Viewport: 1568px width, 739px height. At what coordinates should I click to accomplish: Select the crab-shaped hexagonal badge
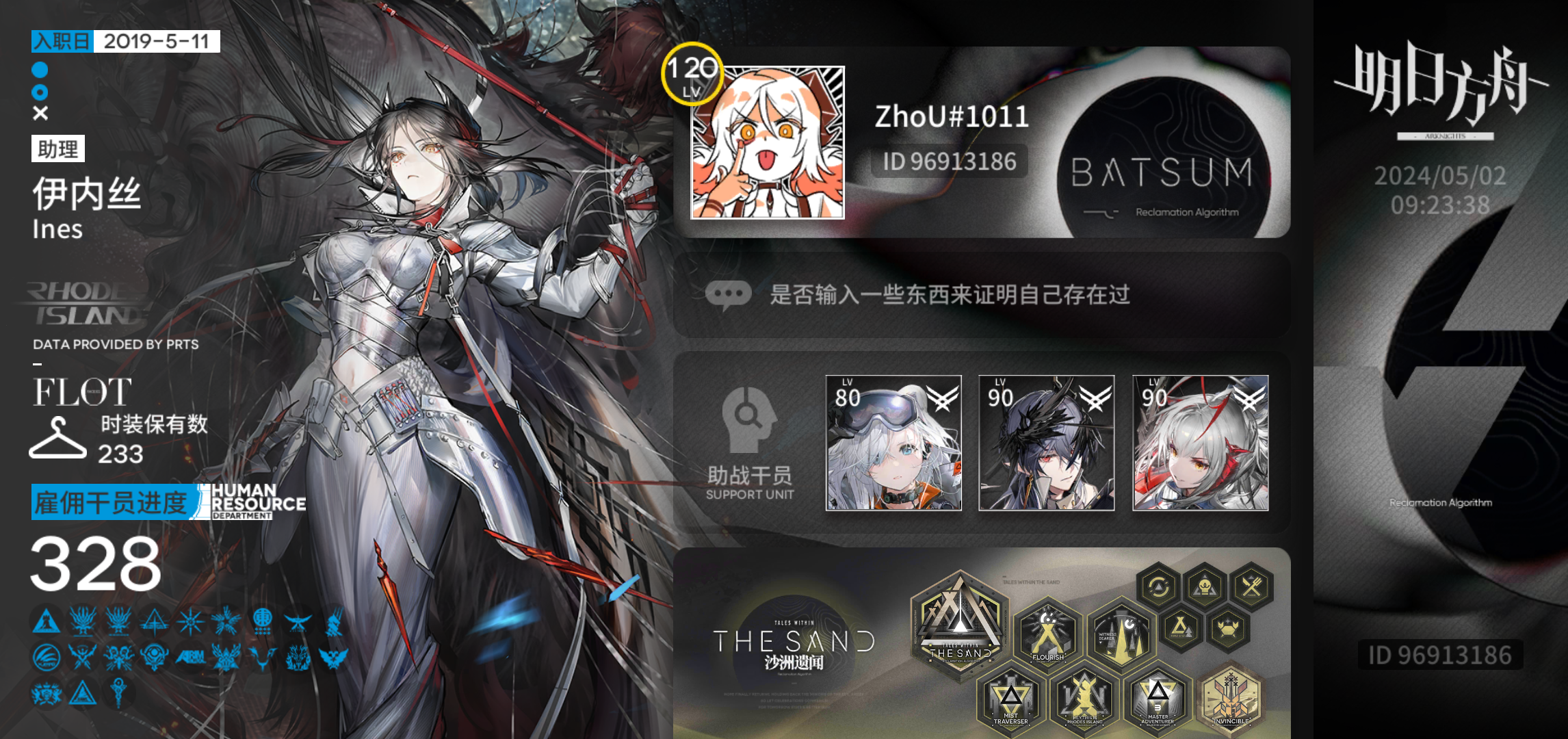(x=1227, y=627)
